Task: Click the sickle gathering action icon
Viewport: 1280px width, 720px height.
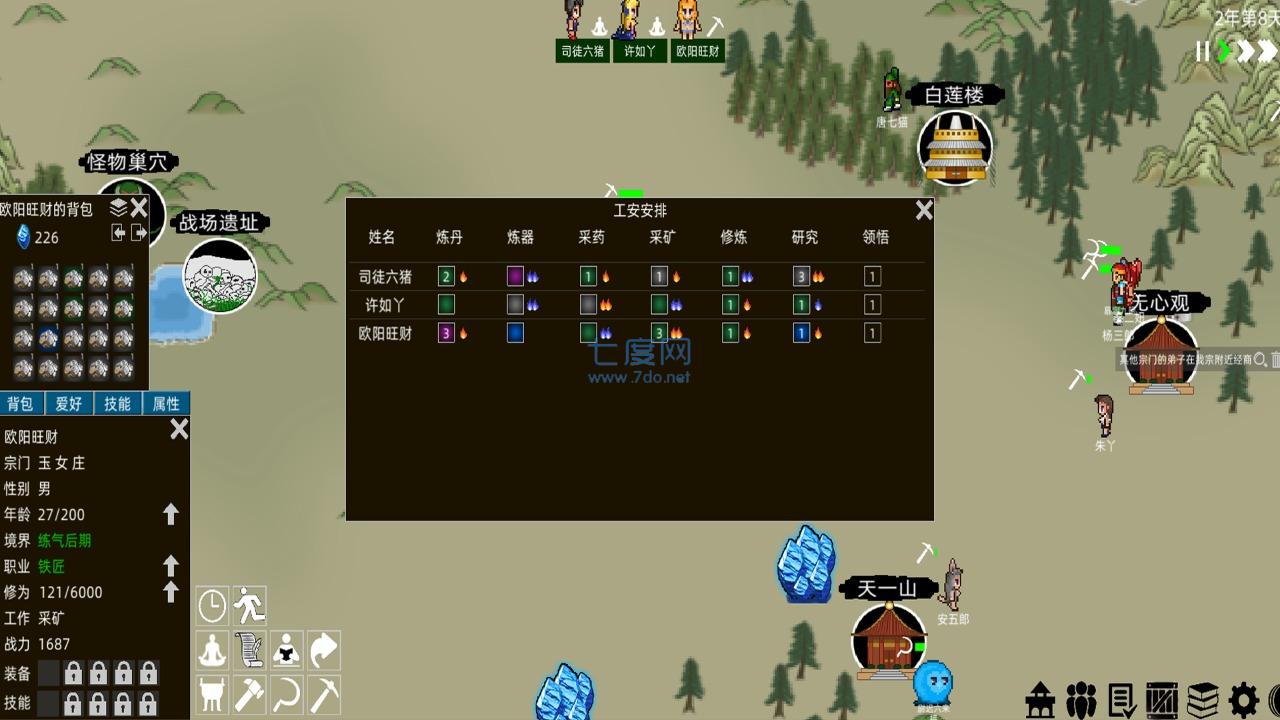Action: [x=286, y=694]
